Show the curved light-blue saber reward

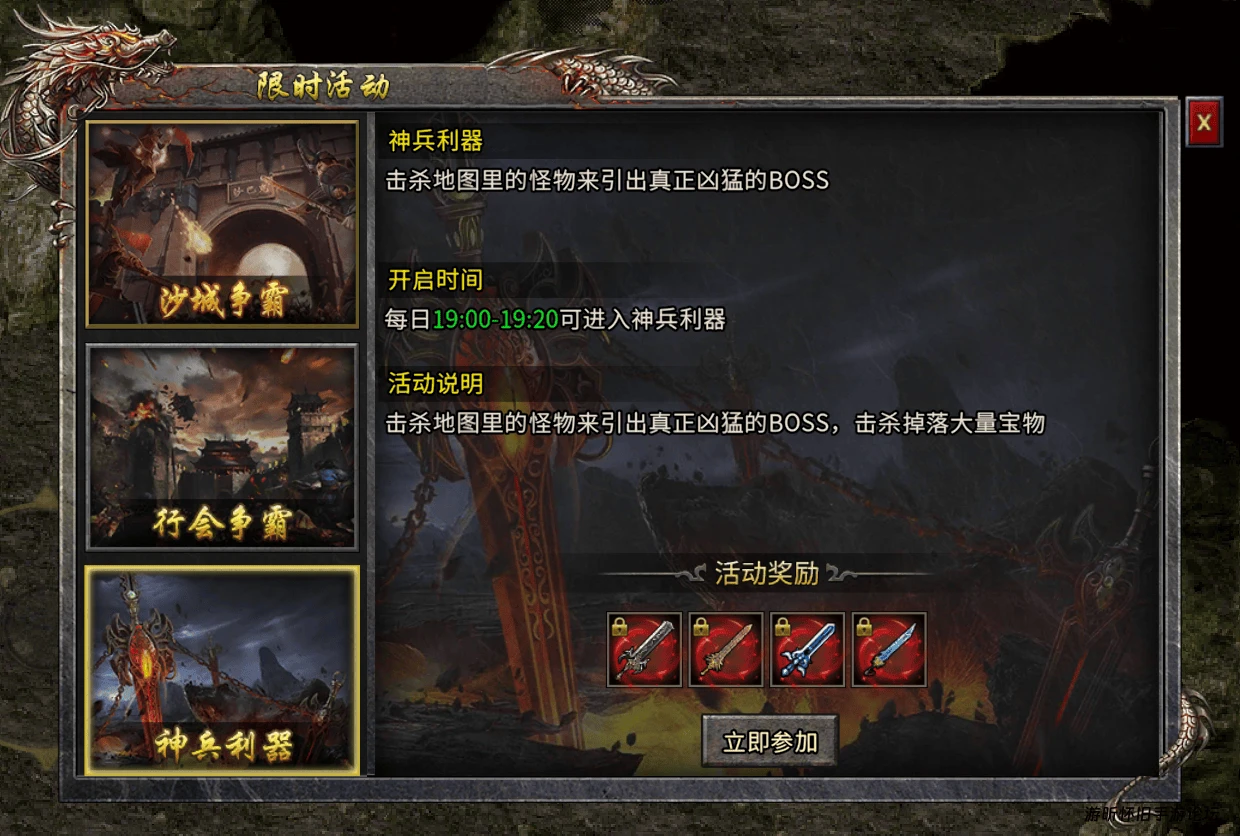pos(889,650)
